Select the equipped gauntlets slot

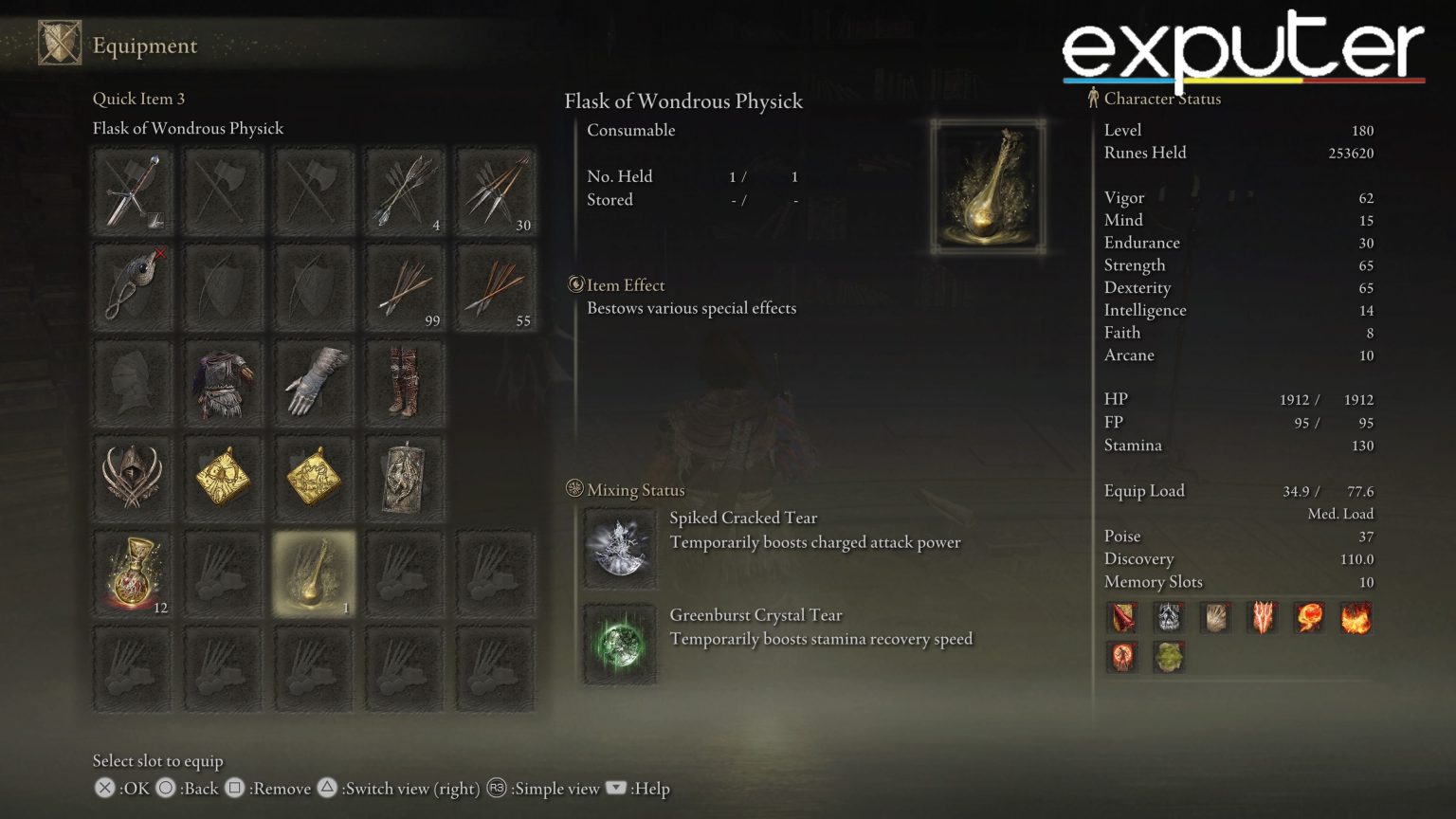pyautogui.click(x=314, y=382)
